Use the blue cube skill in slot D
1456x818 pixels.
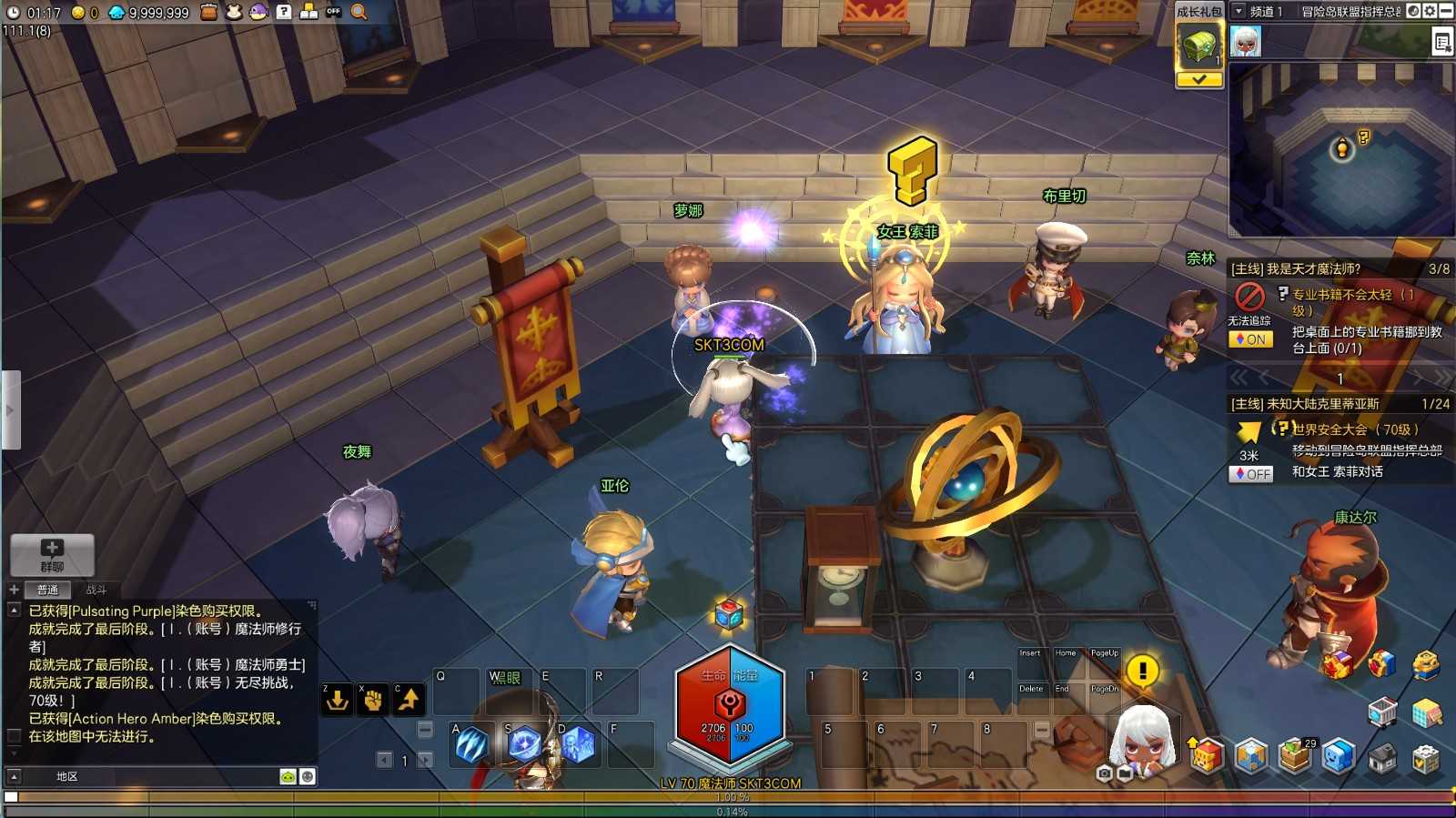click(x=578, y=745)
